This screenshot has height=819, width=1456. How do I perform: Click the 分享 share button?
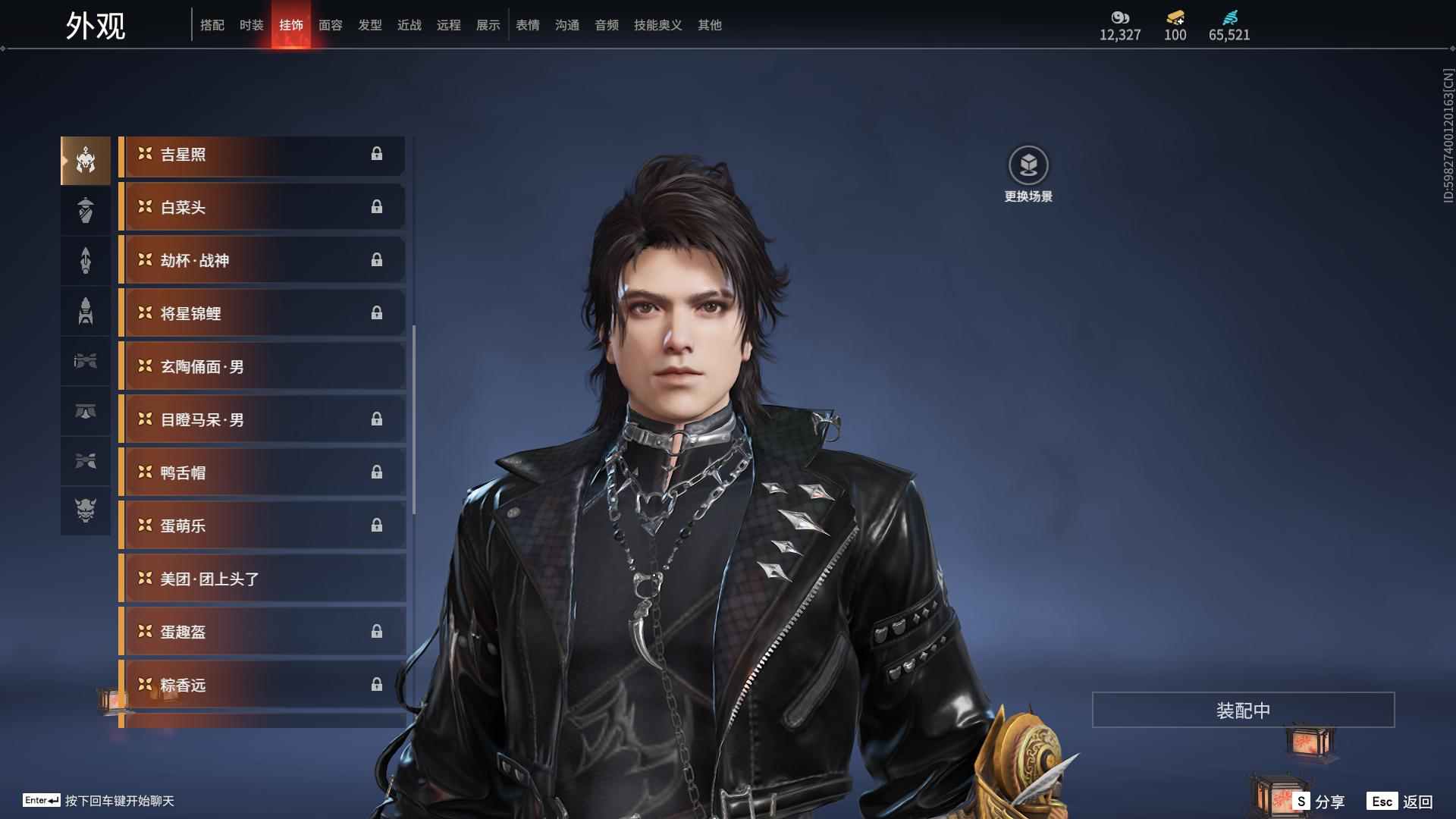tap(1319, 801)
